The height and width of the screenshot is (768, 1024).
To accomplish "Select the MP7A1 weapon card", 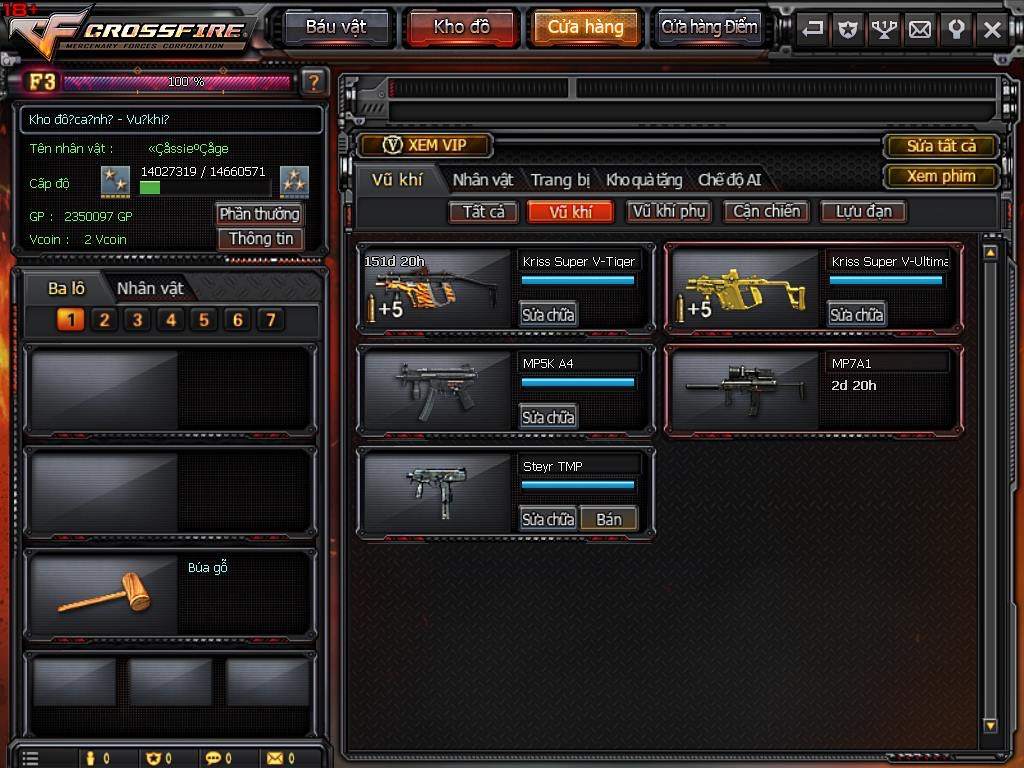I will point(814,391).
